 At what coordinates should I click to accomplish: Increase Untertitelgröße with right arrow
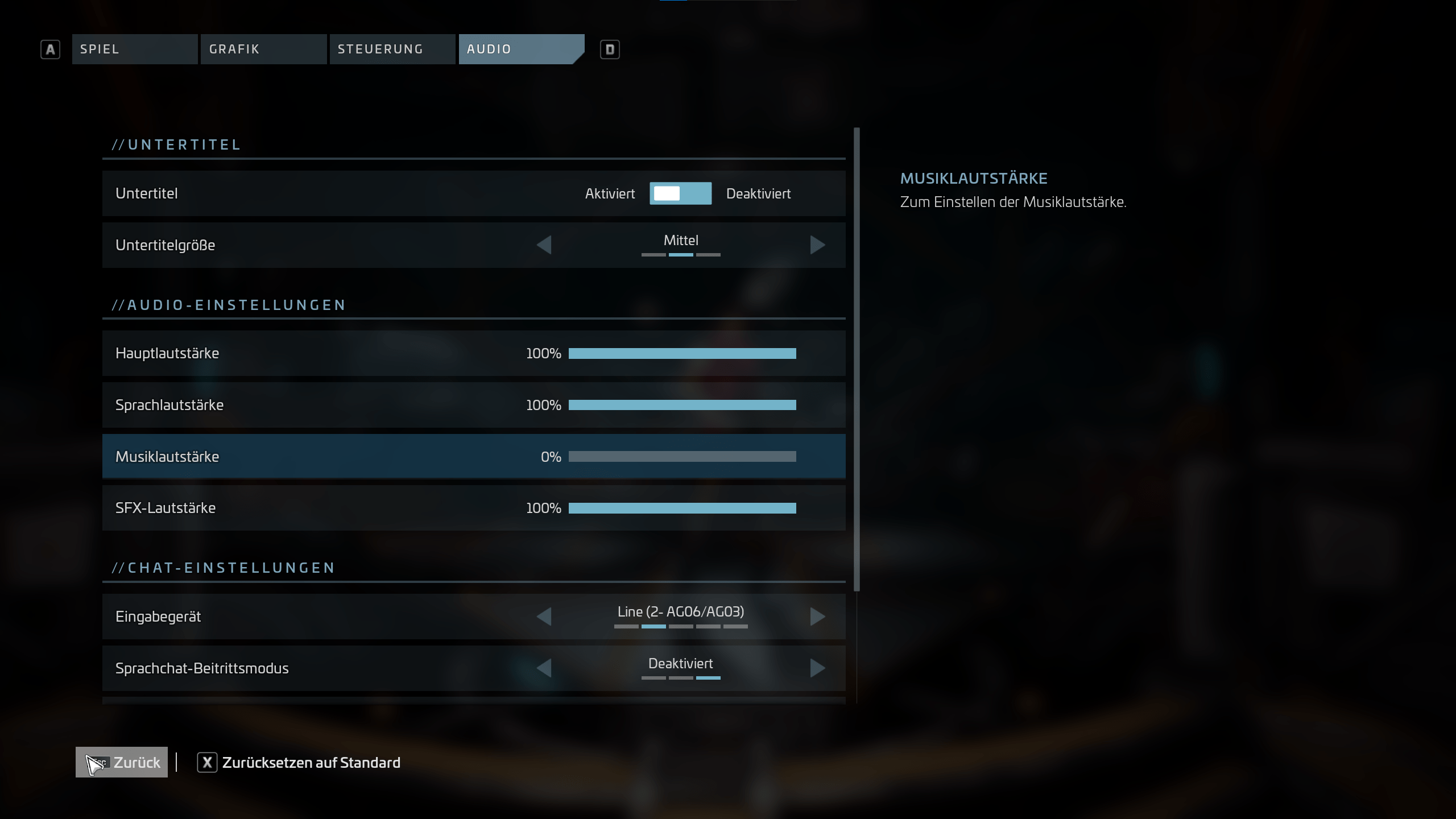tap(817, 245)
